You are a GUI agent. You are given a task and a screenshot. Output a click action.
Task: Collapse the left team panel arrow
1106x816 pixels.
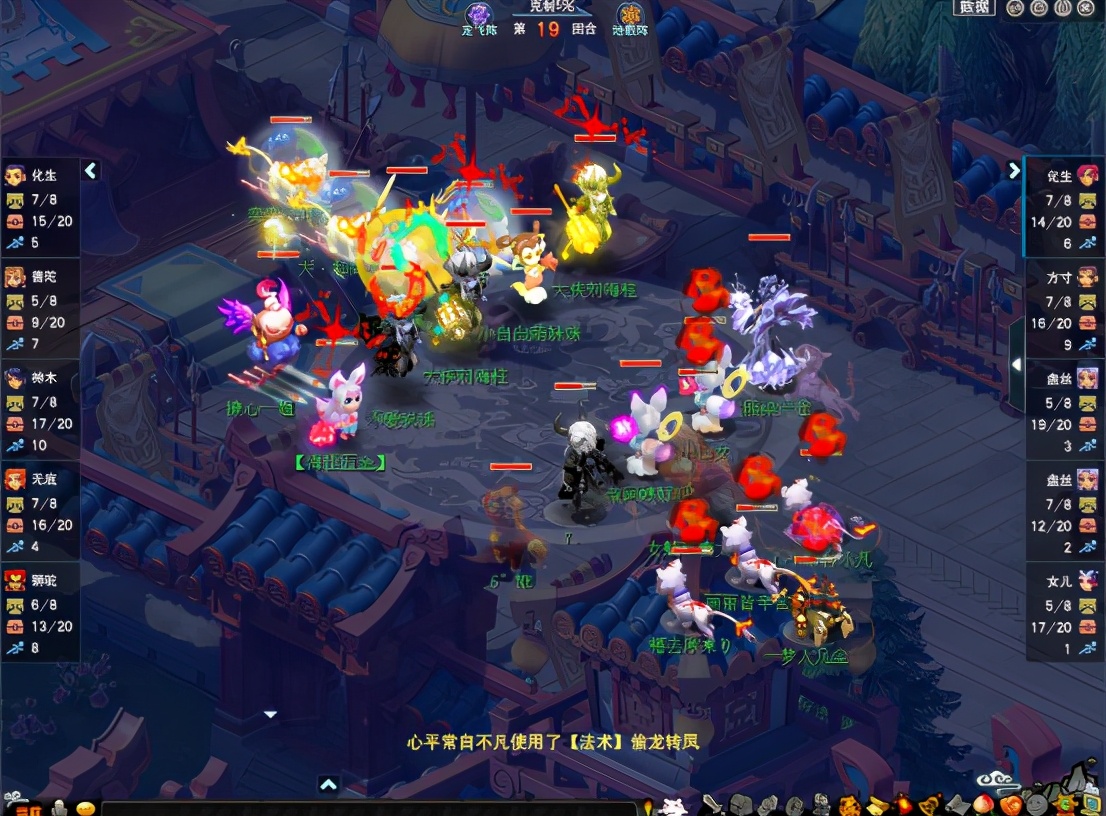tap(91, 170)
